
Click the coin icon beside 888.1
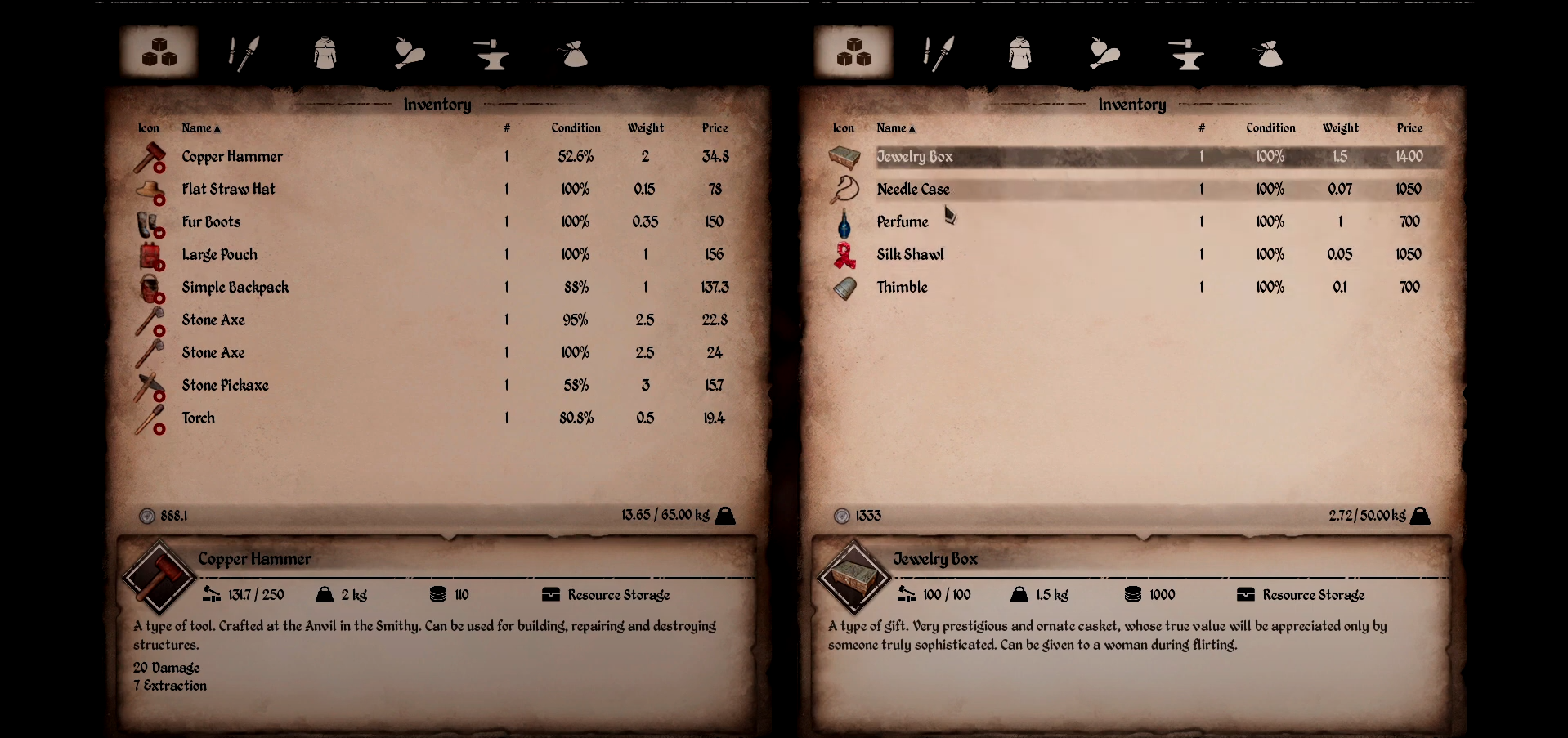point(147,515)
